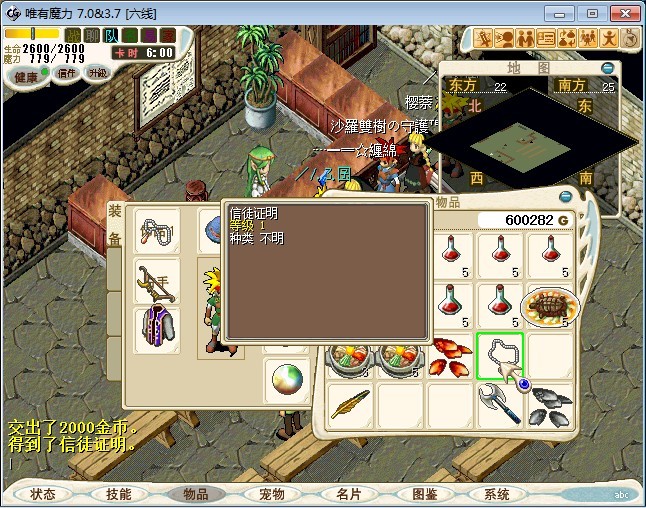
Task: Open the 图鉴 encyclopedia menu
Action: tap(424, 494)
